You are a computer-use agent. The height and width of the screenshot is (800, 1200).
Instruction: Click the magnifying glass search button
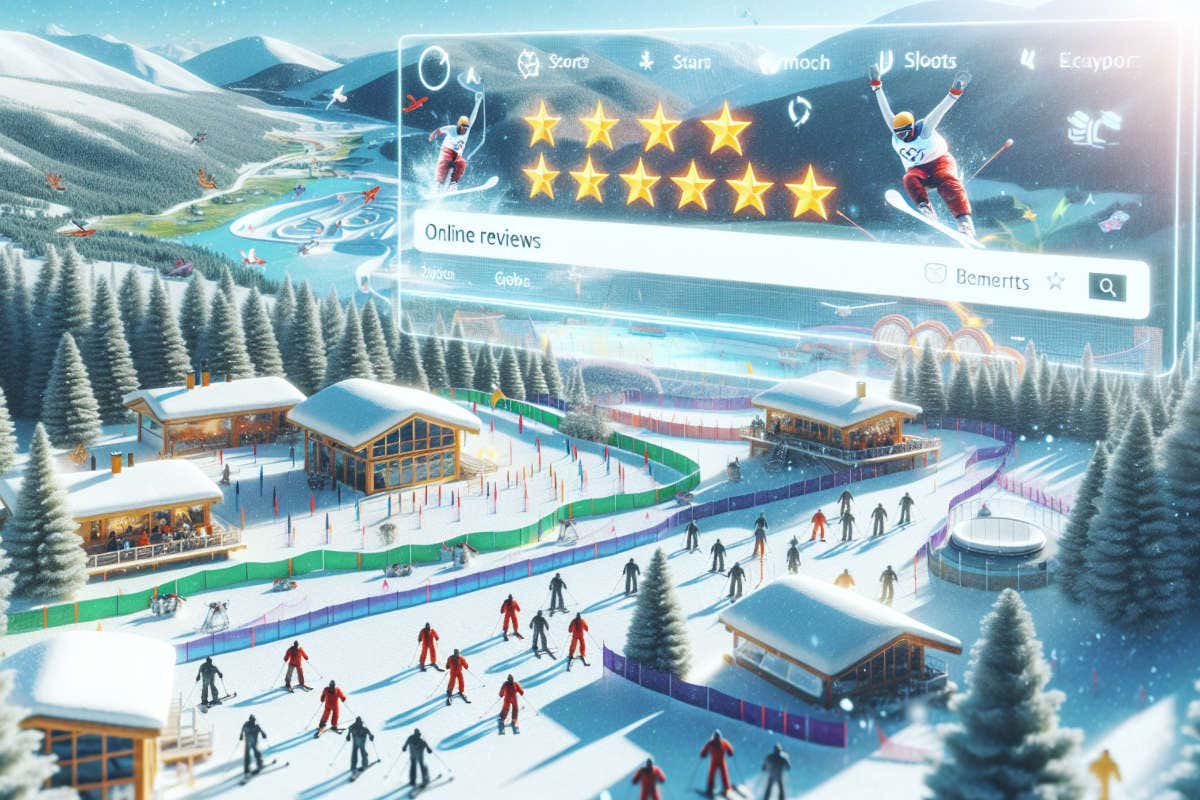click(x=1106, y=286)
